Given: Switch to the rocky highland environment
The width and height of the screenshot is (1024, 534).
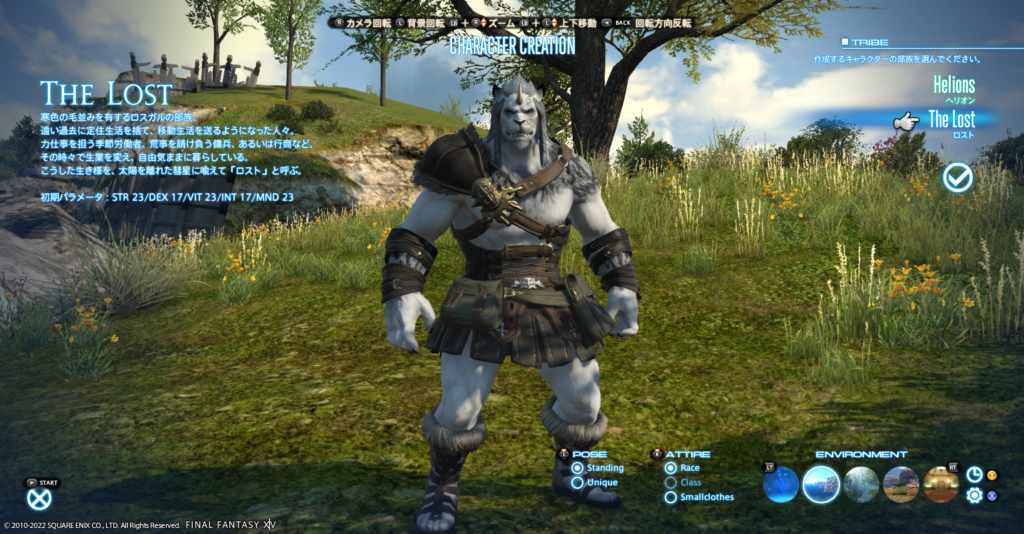Looking at the screenshot, I should point(901,485).
